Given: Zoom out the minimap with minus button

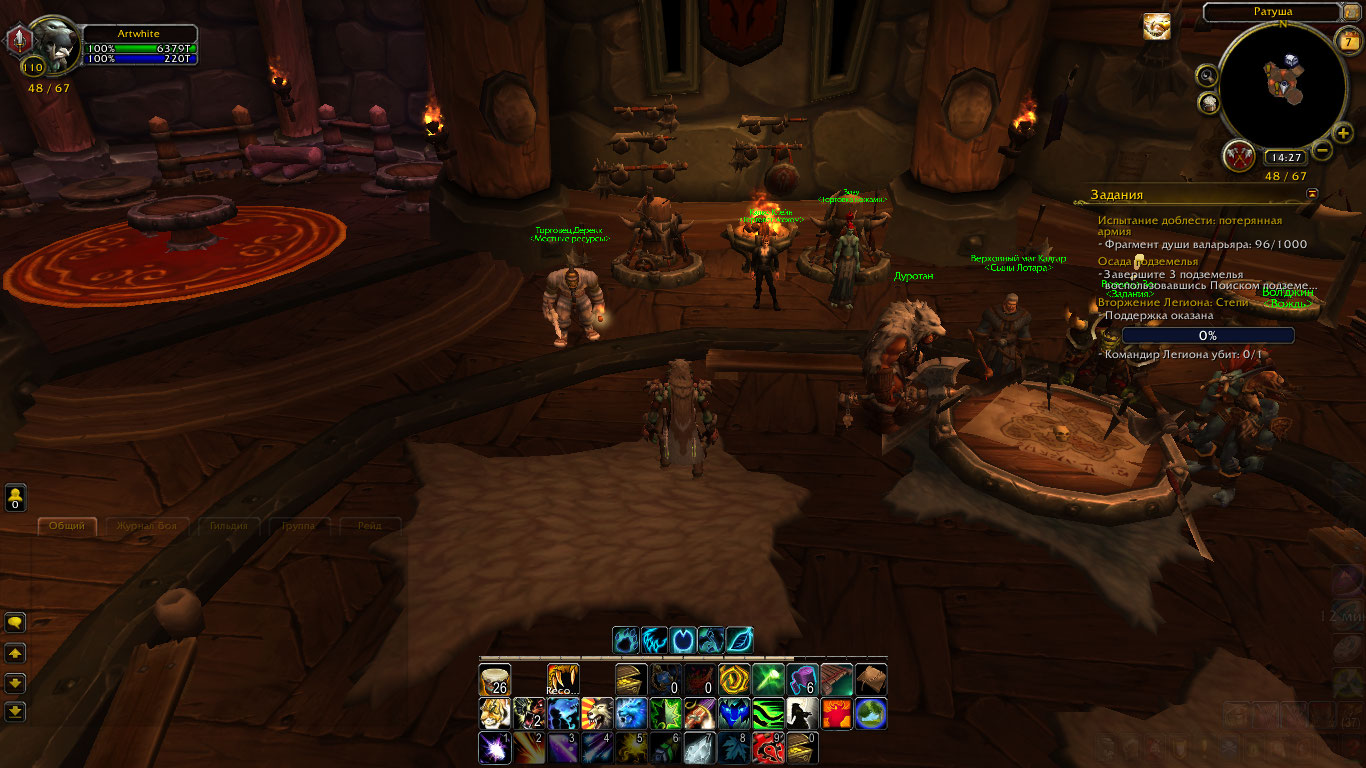Looking at the screenshot, I should coord(1322,152).
